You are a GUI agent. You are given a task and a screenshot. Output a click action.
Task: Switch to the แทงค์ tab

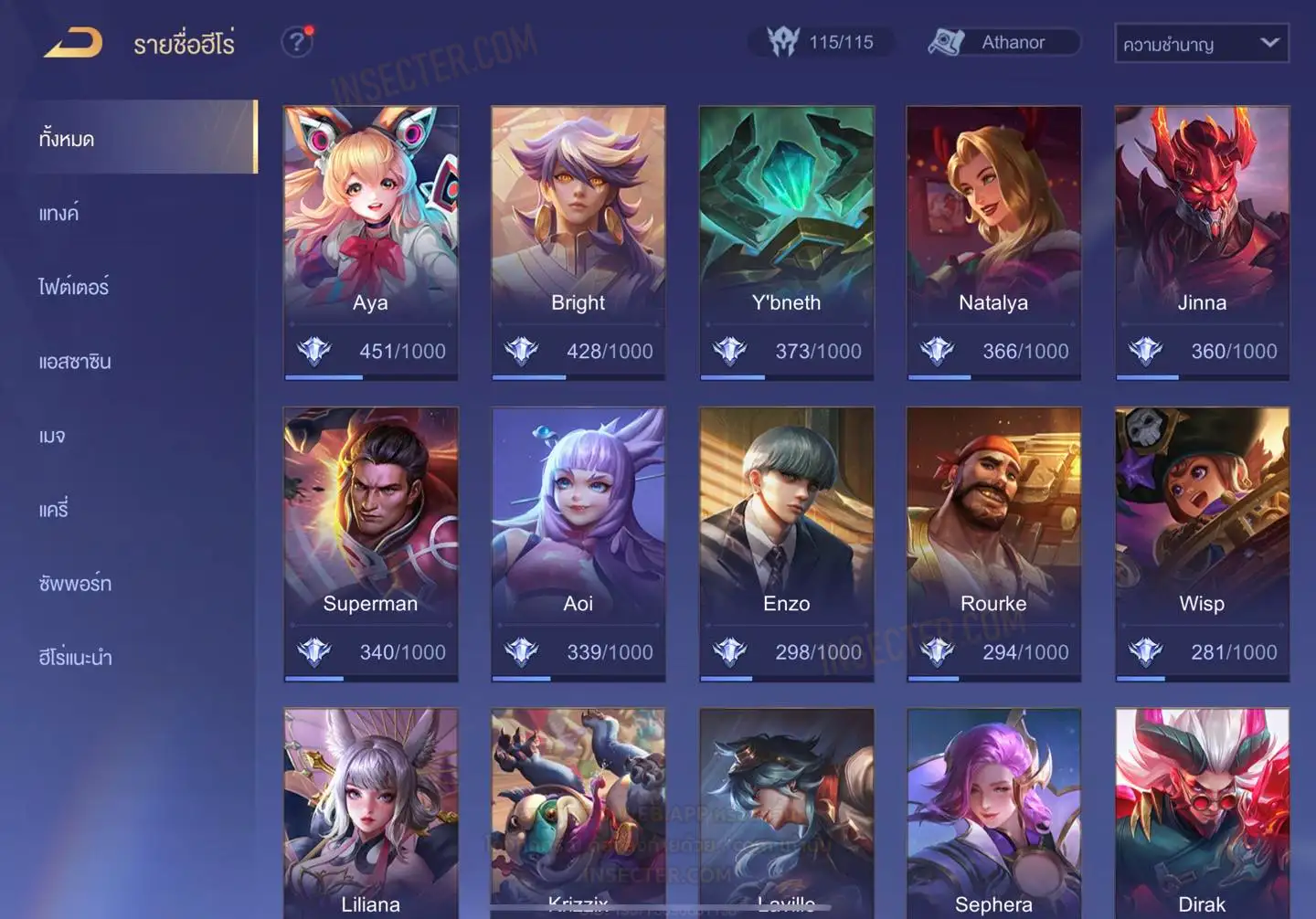(x=59, y=213)
